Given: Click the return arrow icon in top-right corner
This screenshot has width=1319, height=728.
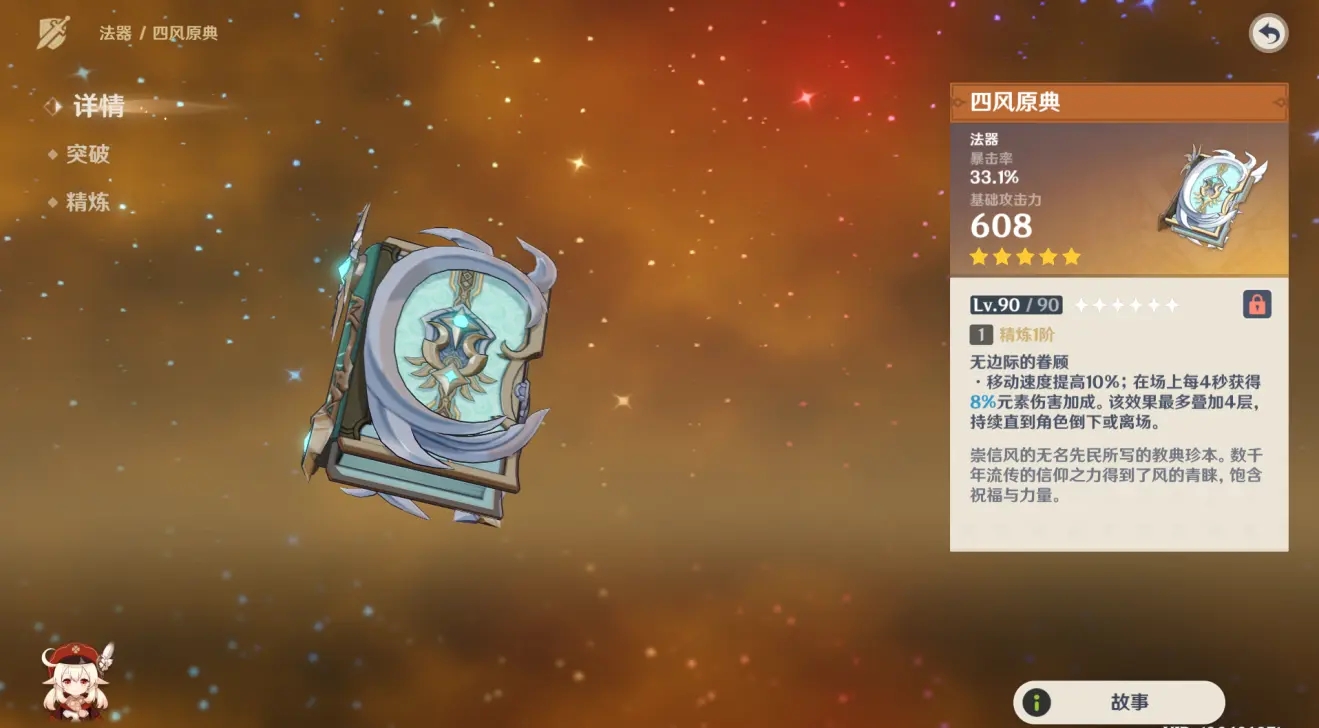Looking at the screenshot, I should (1268, 34).
